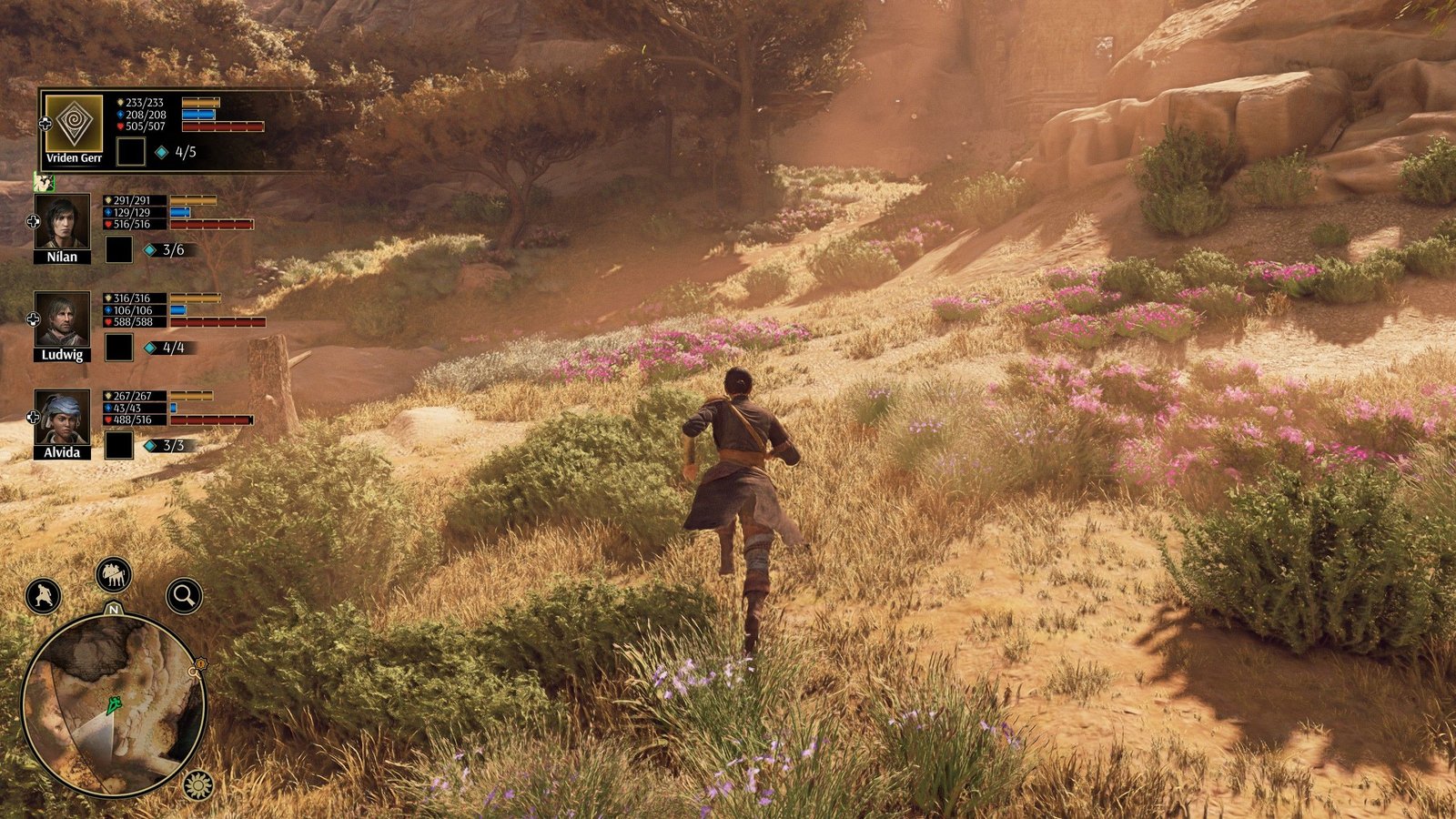
Task: Select Vriden Gerr's spiral emblem portrait
Action: (x=74, y=123)
